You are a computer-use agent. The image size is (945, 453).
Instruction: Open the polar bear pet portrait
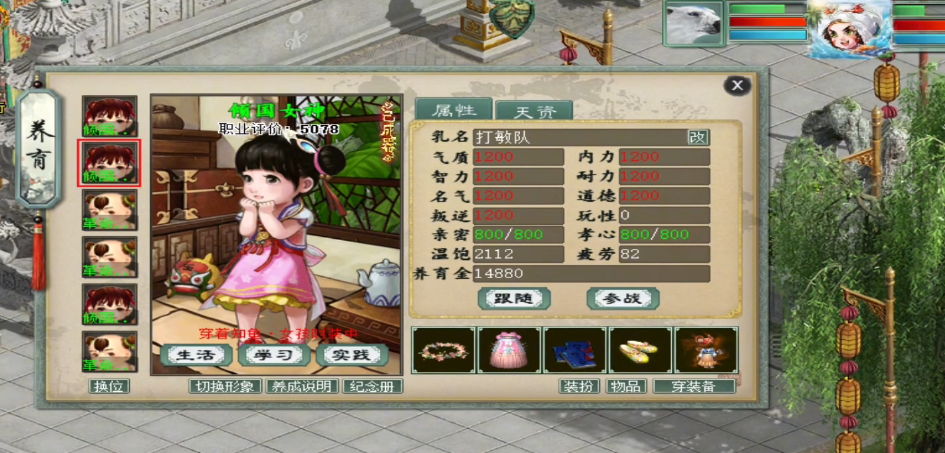pos(693,23)
